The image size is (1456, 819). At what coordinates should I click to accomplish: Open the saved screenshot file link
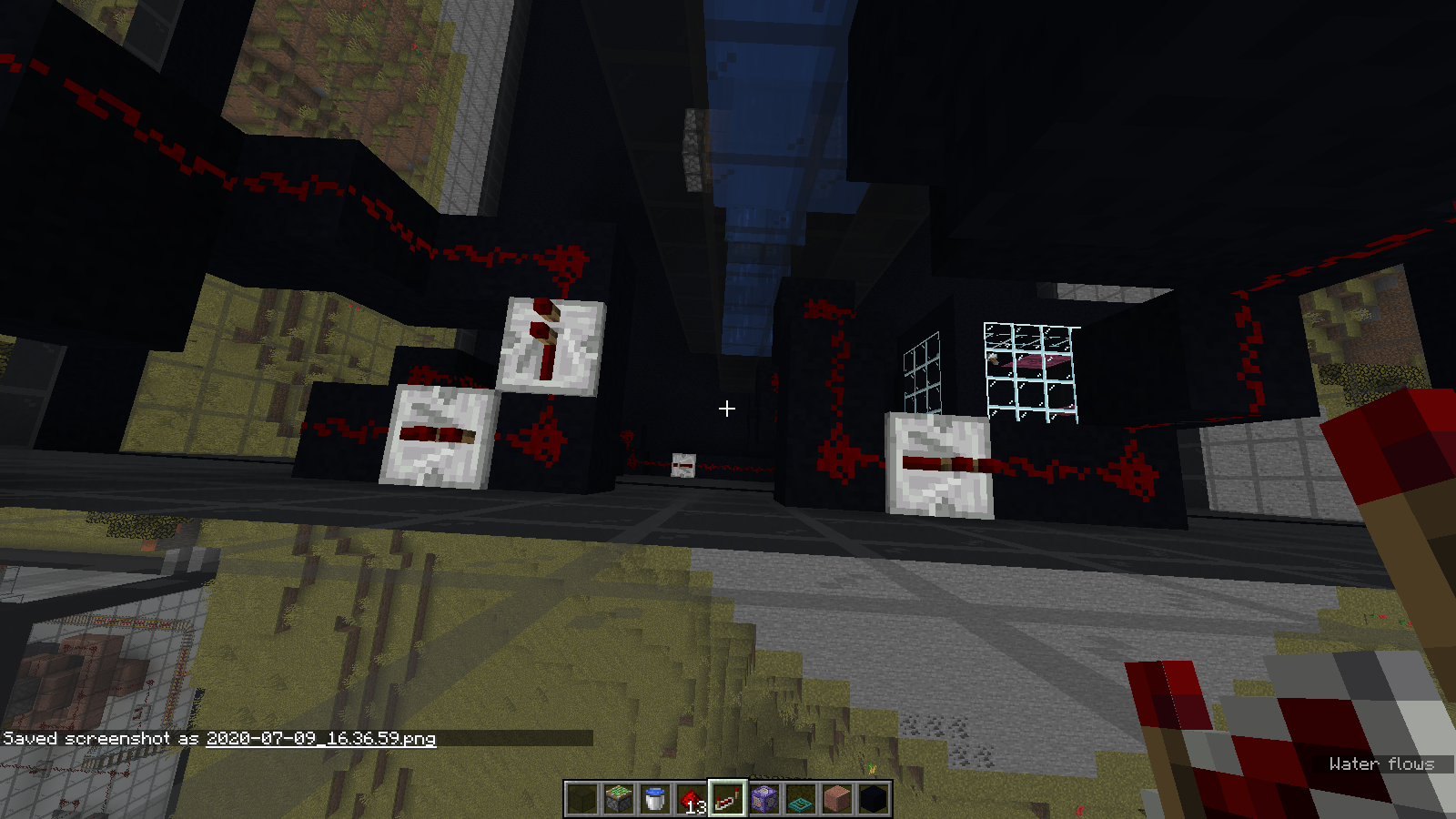320,738
